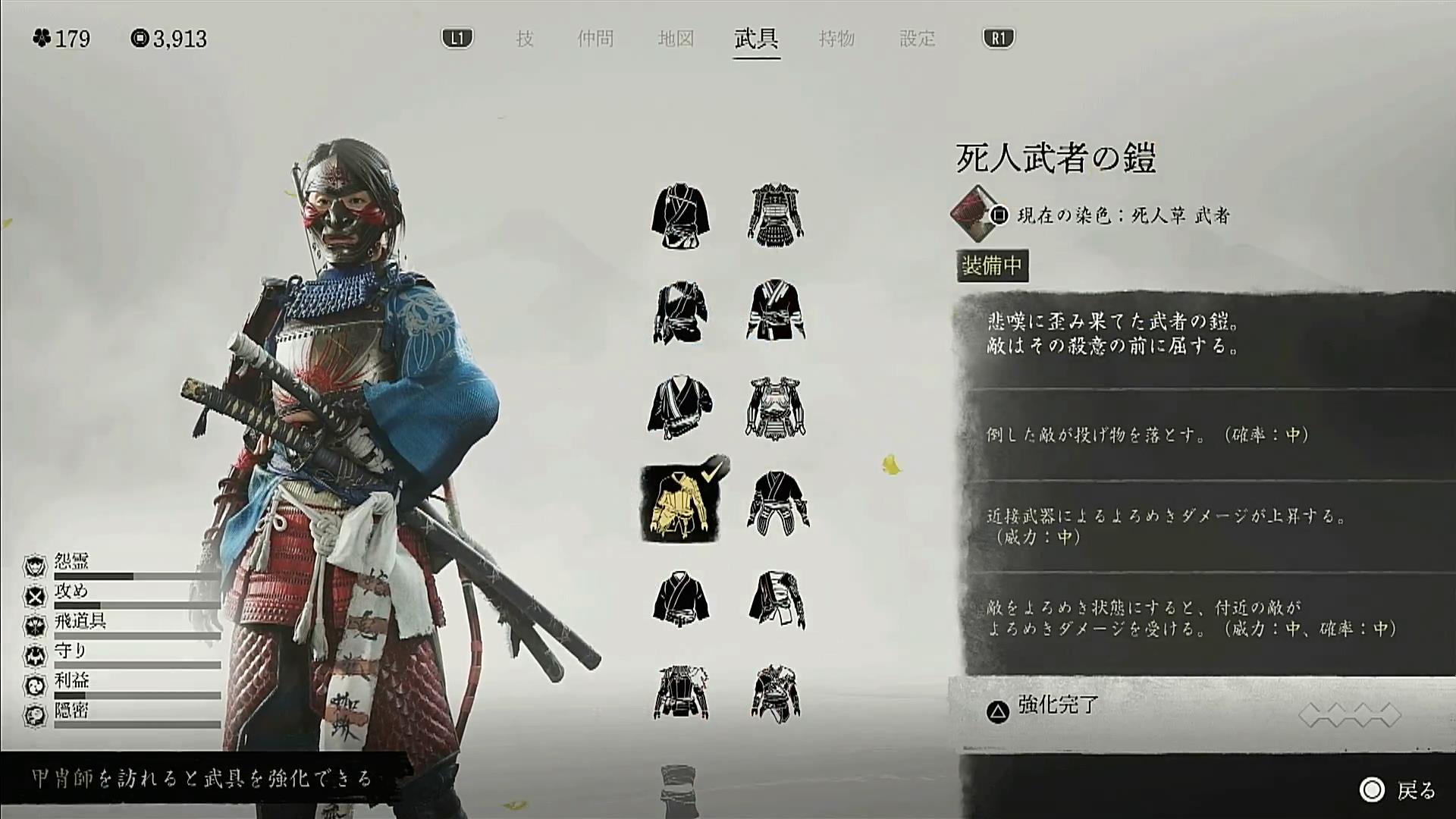Select the 攻め stat category

coord(71,591)
